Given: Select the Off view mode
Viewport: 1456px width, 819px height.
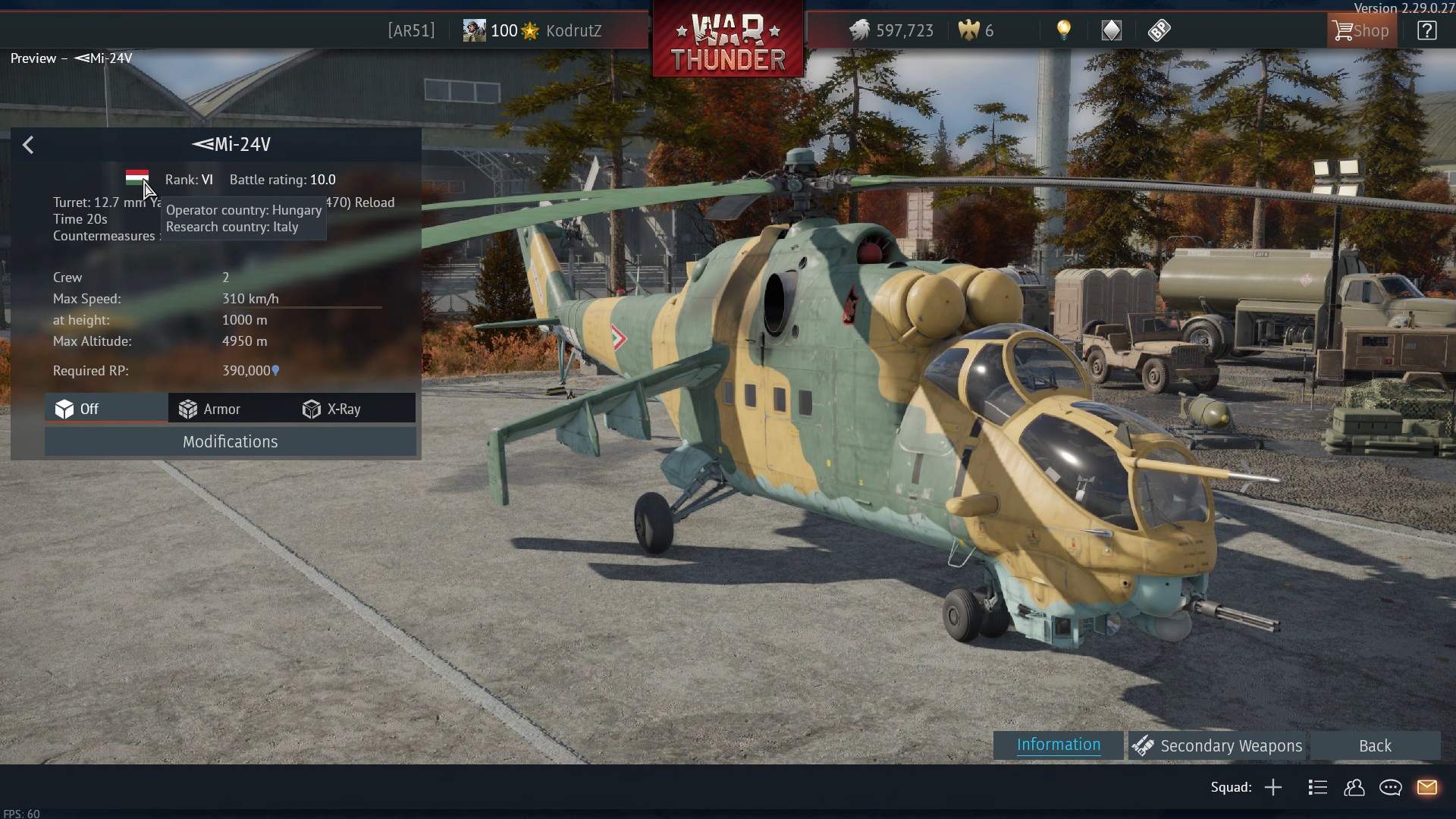Looking at the screenshot, I should tap(77, 409).
